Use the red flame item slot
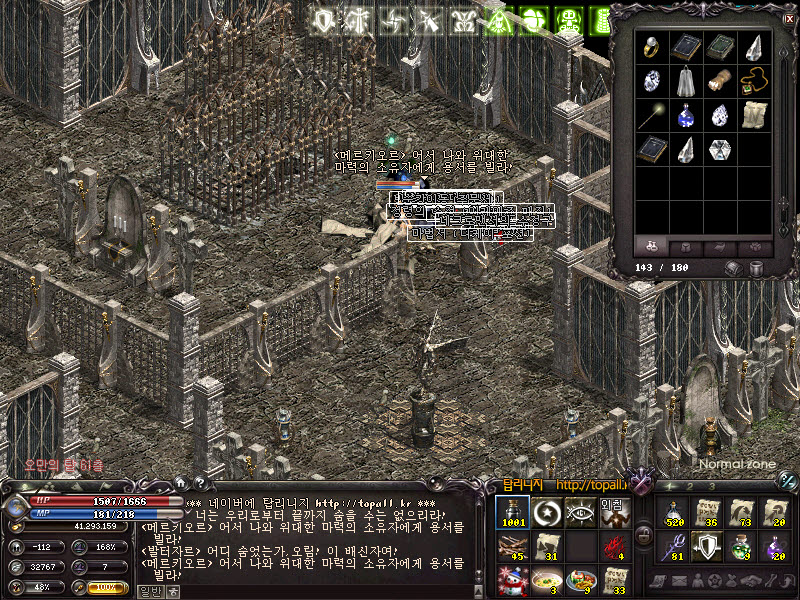This screenshot has height=600, width=800. click(x=612, y=547)
